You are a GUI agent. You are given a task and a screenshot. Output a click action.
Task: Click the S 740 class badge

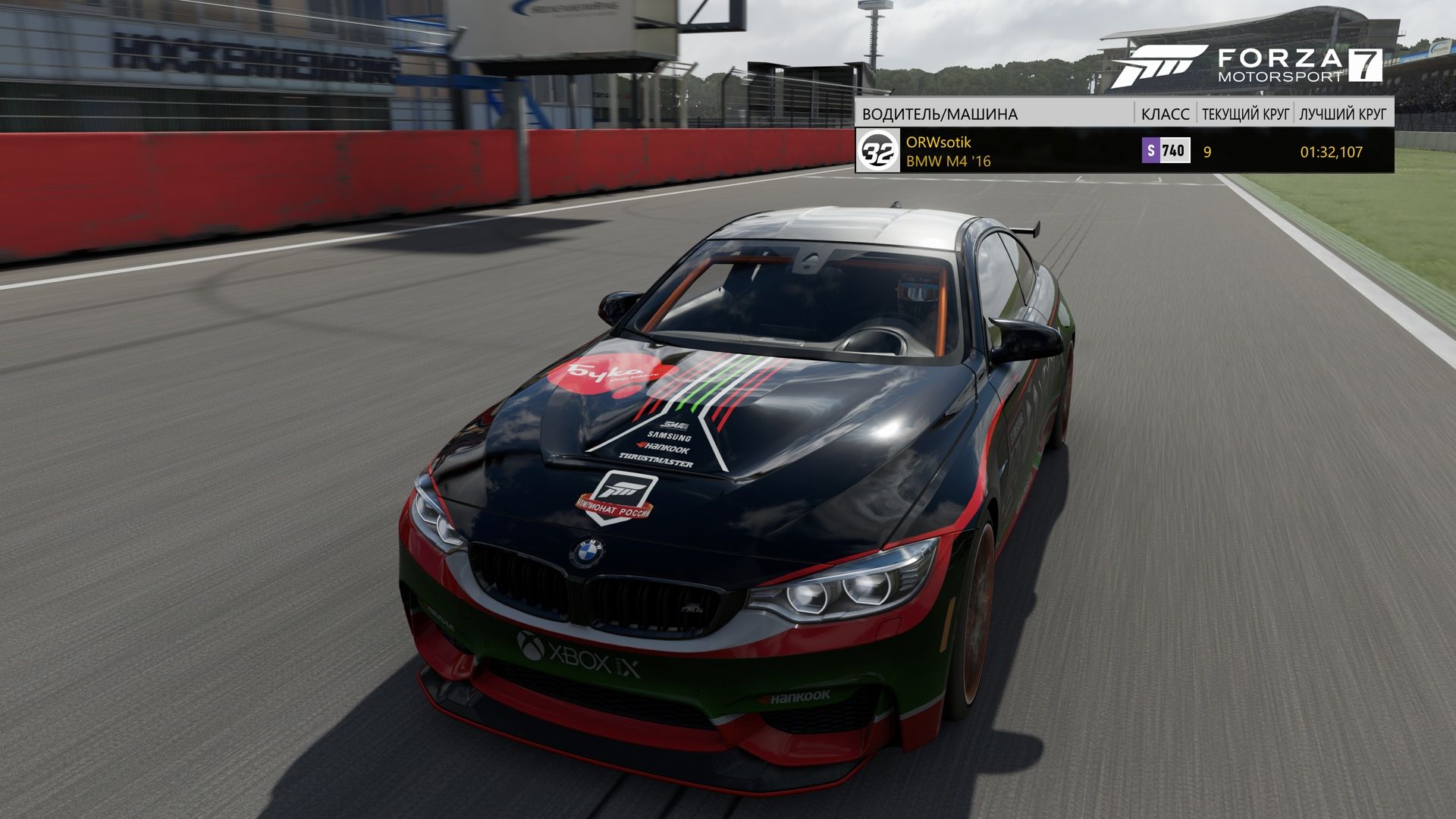[x=1166, y=150]
